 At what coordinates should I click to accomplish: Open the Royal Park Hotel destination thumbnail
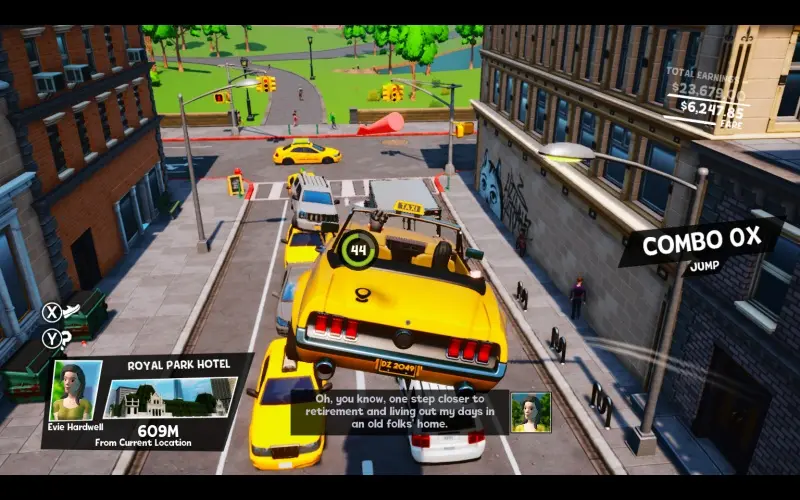pos(171,398)
